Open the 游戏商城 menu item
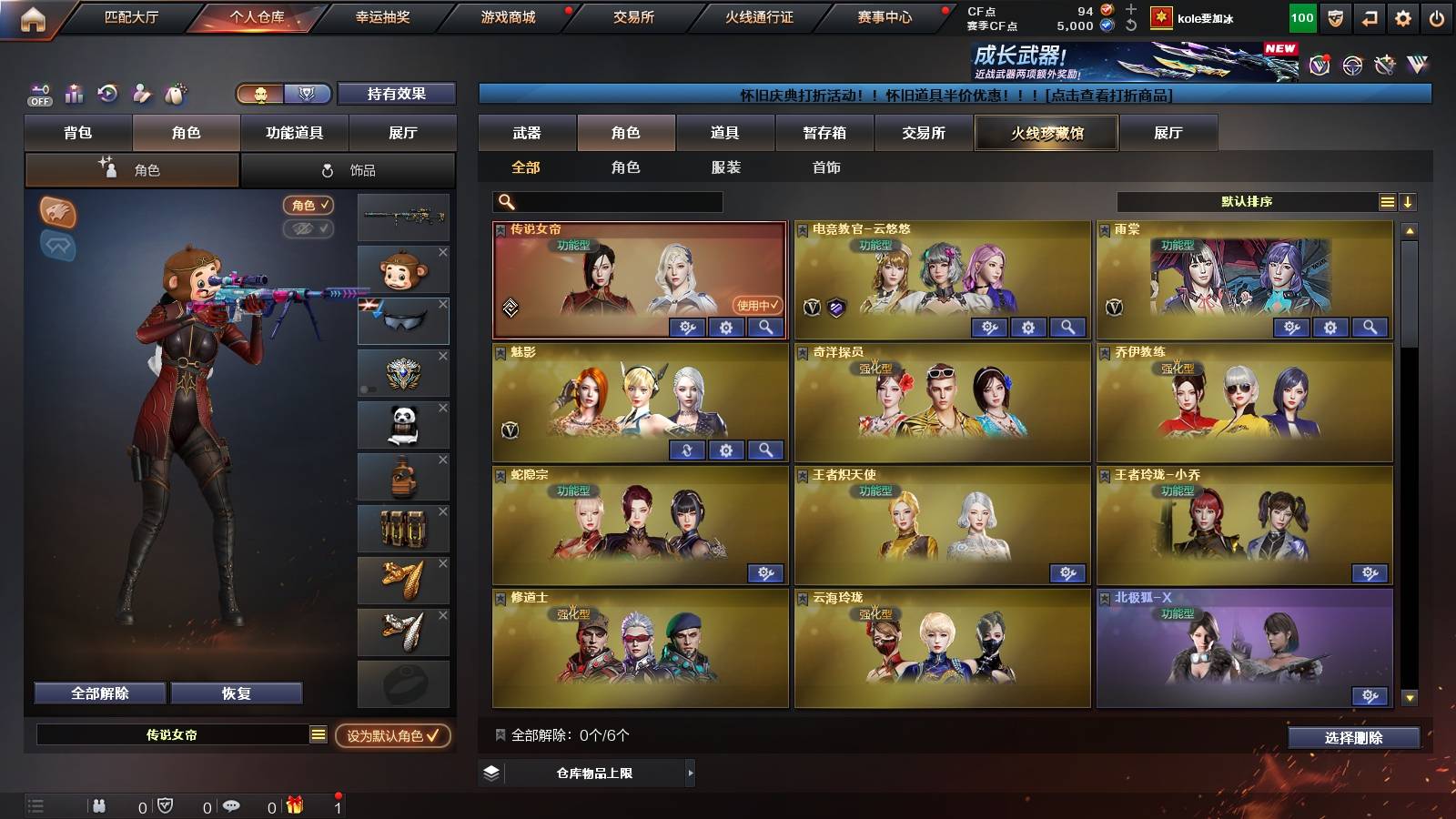This screenshot has height=819, width=1456. [x=506, y=15]
